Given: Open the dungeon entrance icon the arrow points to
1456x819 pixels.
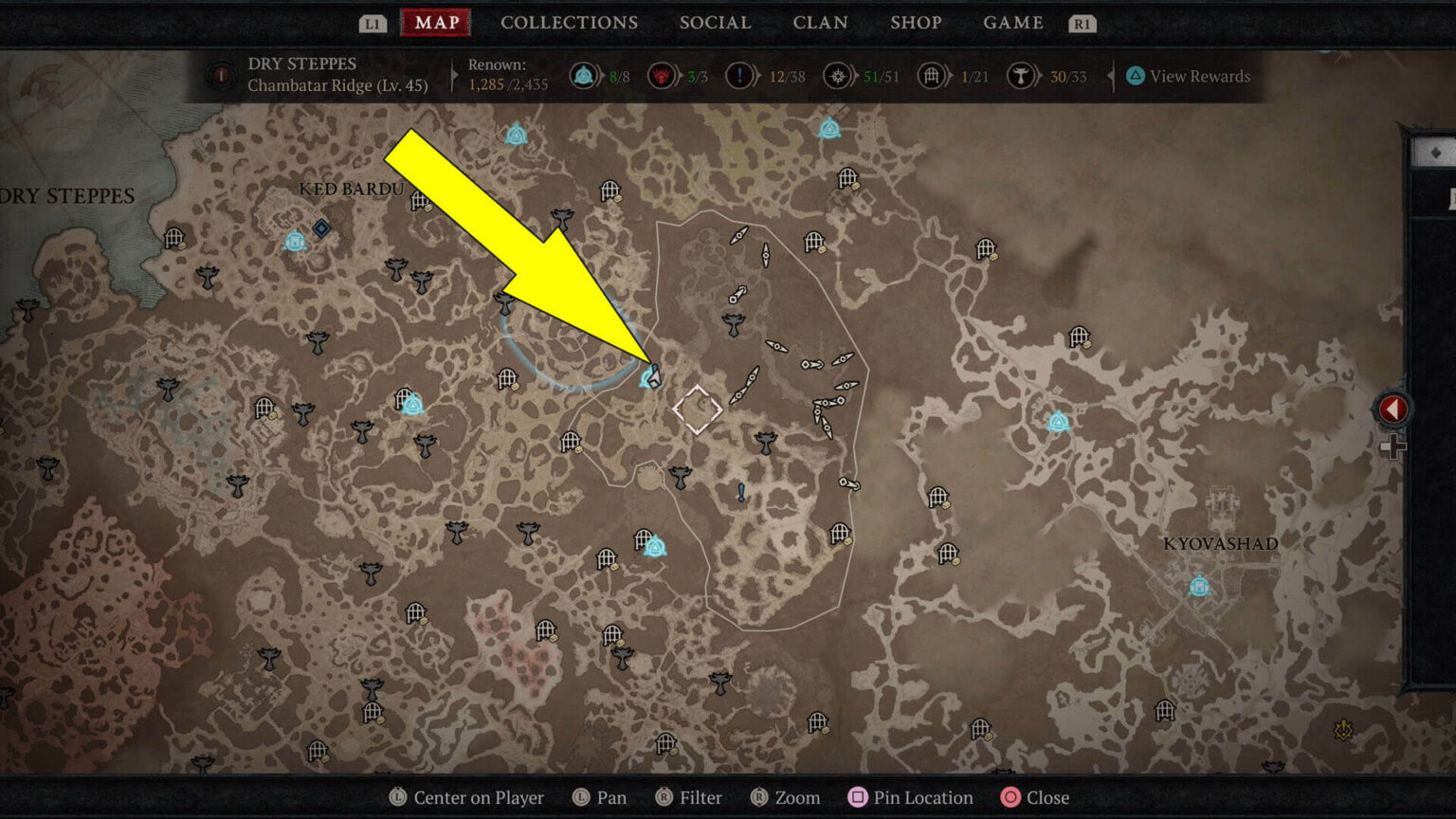Looking at the screenshot, I should (654, 376).
